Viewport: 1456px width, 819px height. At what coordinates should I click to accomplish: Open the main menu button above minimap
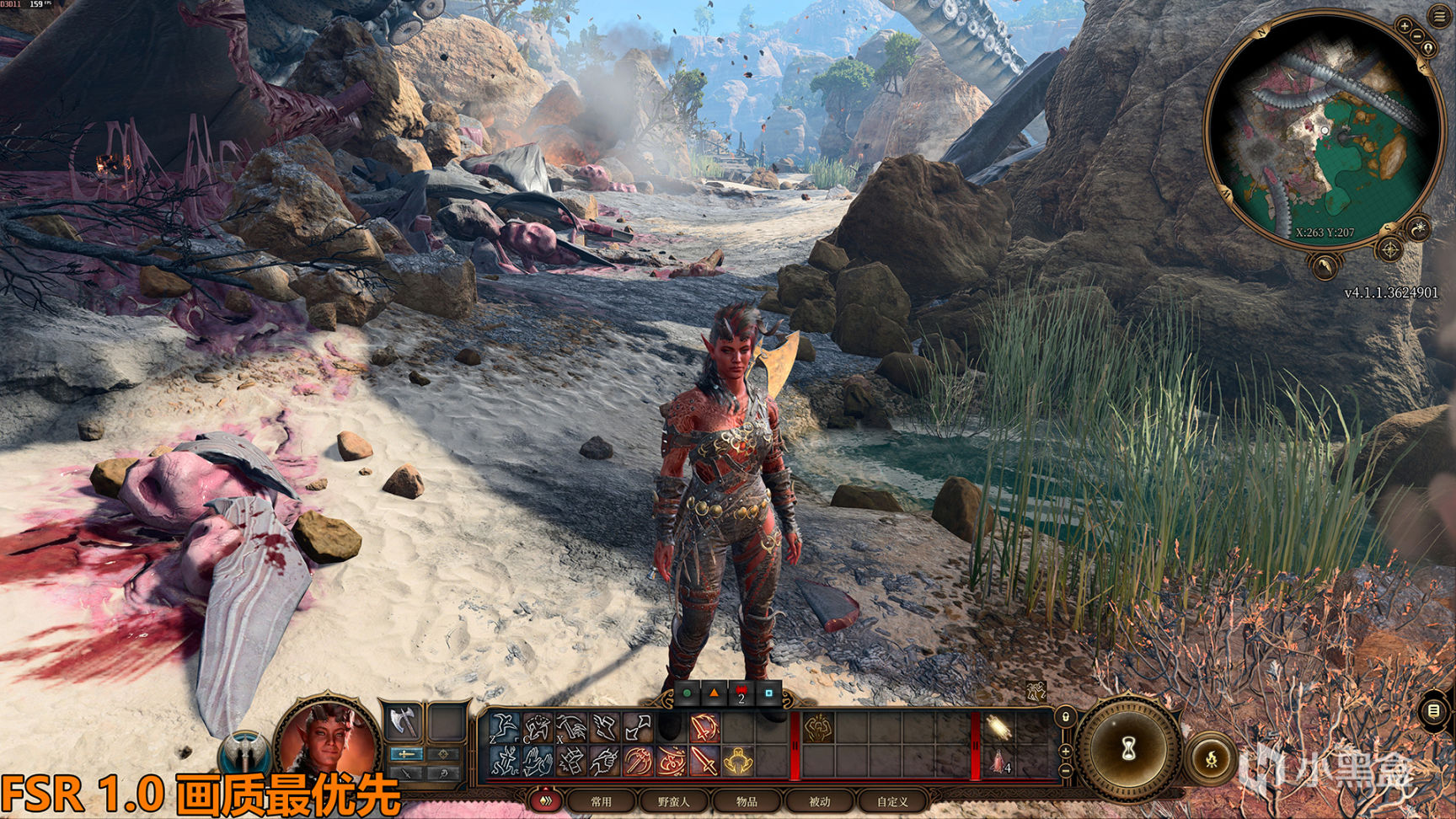(1437, 16)
